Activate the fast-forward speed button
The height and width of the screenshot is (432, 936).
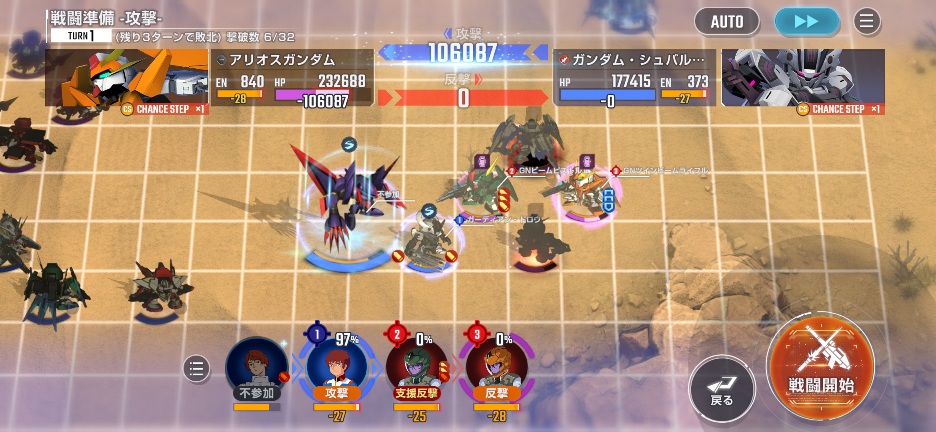tap(806, 20)
